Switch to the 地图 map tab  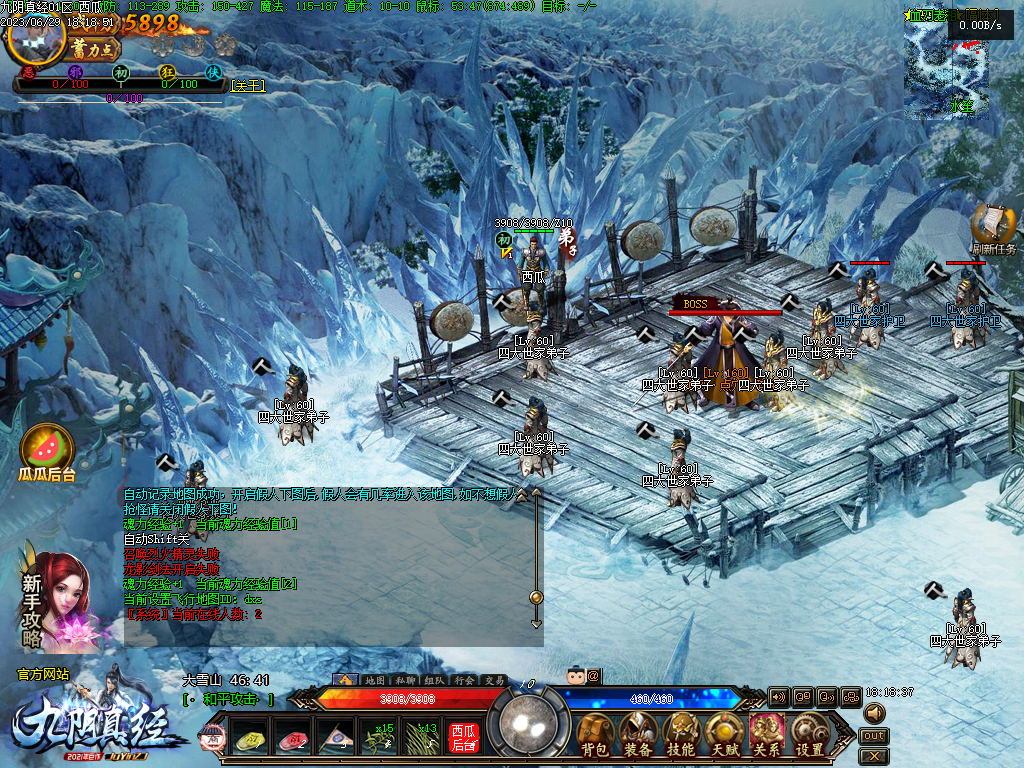[374, 680]
